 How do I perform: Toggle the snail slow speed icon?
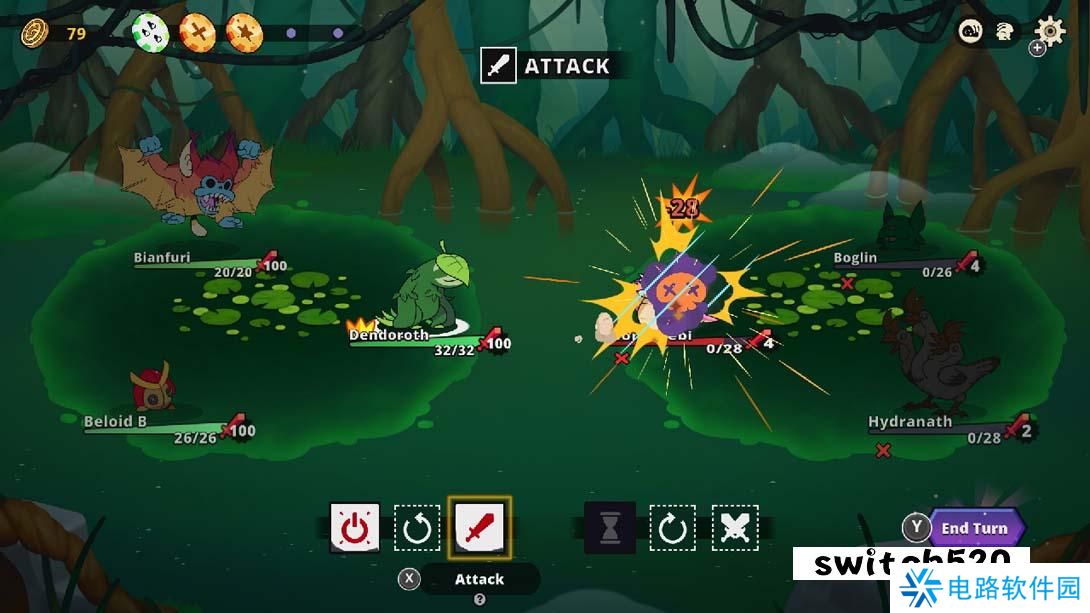pyautogui.click(x=971, y=32)
